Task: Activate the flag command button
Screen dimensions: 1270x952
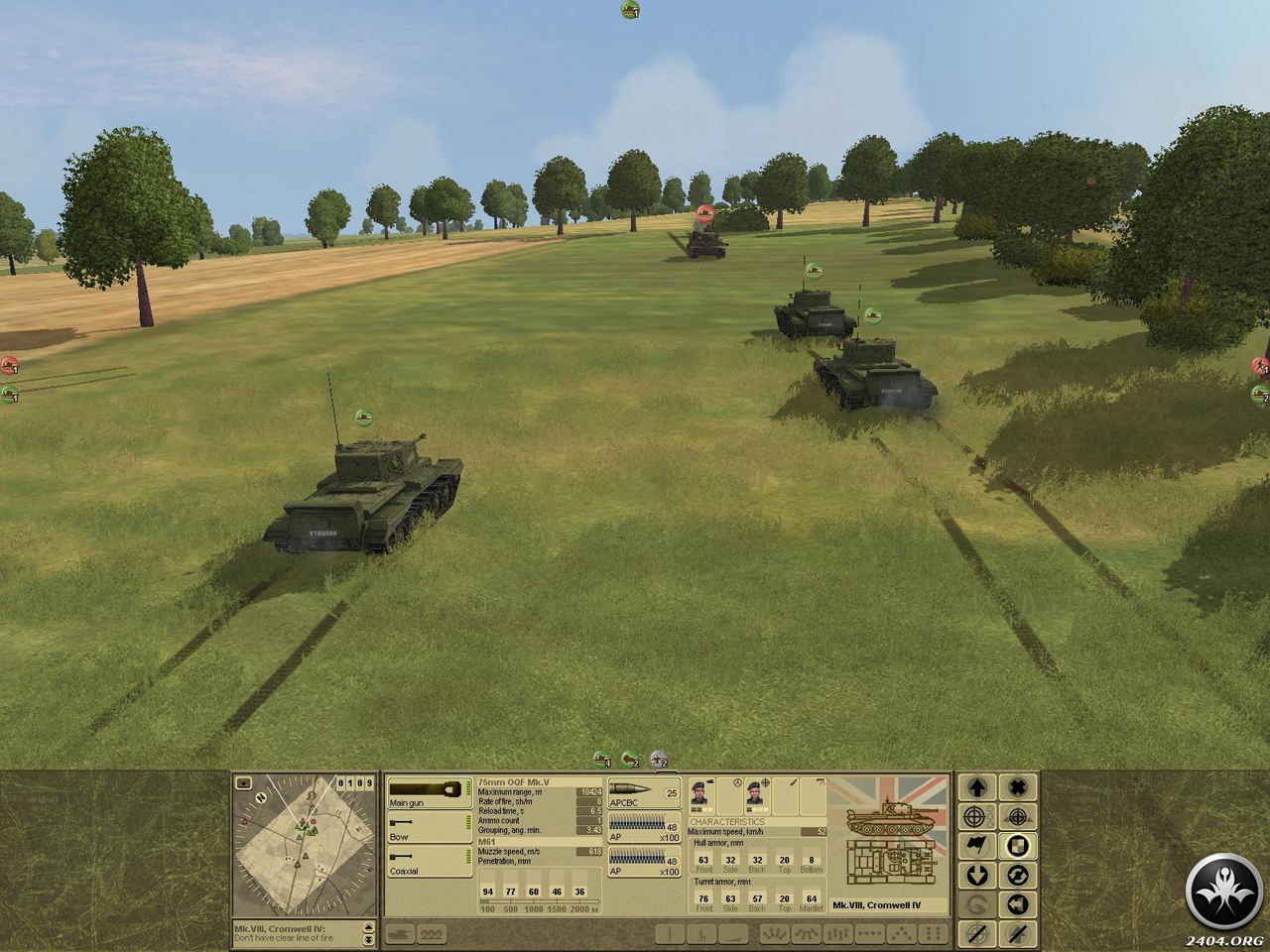Action: tap(977, 846)
